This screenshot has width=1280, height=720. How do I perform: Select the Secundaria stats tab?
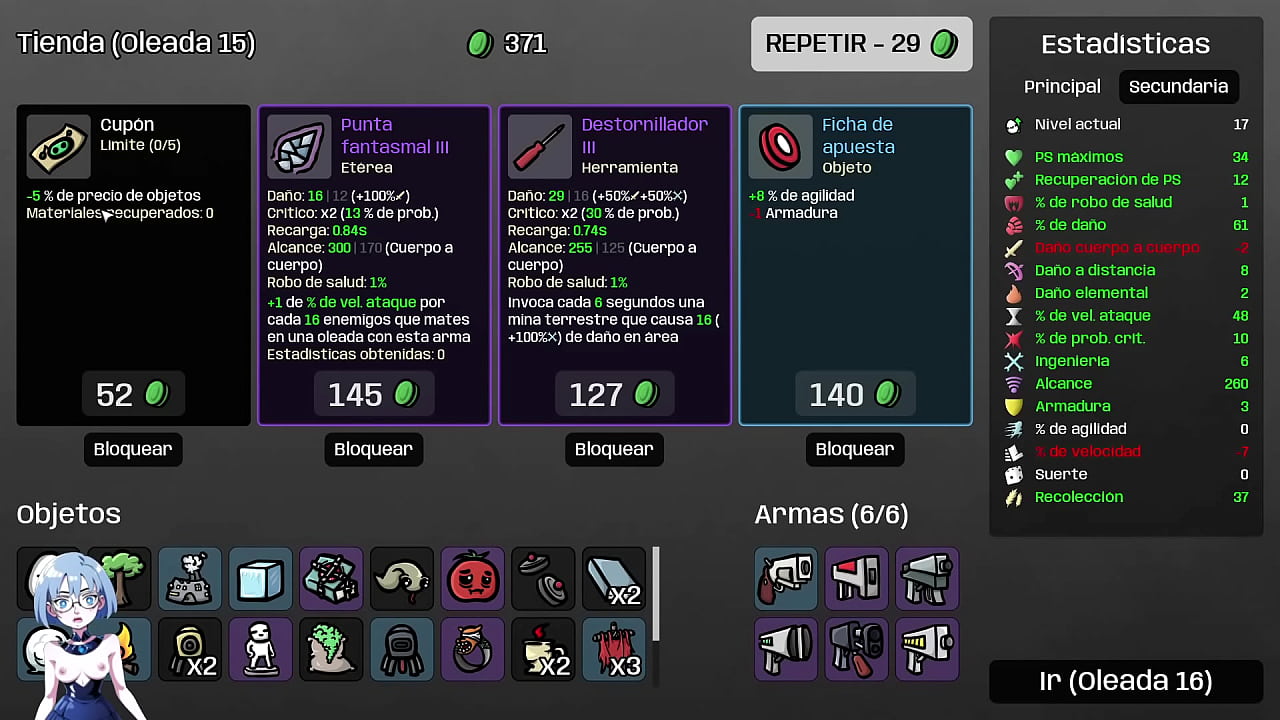pyautogui.click(x=1178, y=87)
